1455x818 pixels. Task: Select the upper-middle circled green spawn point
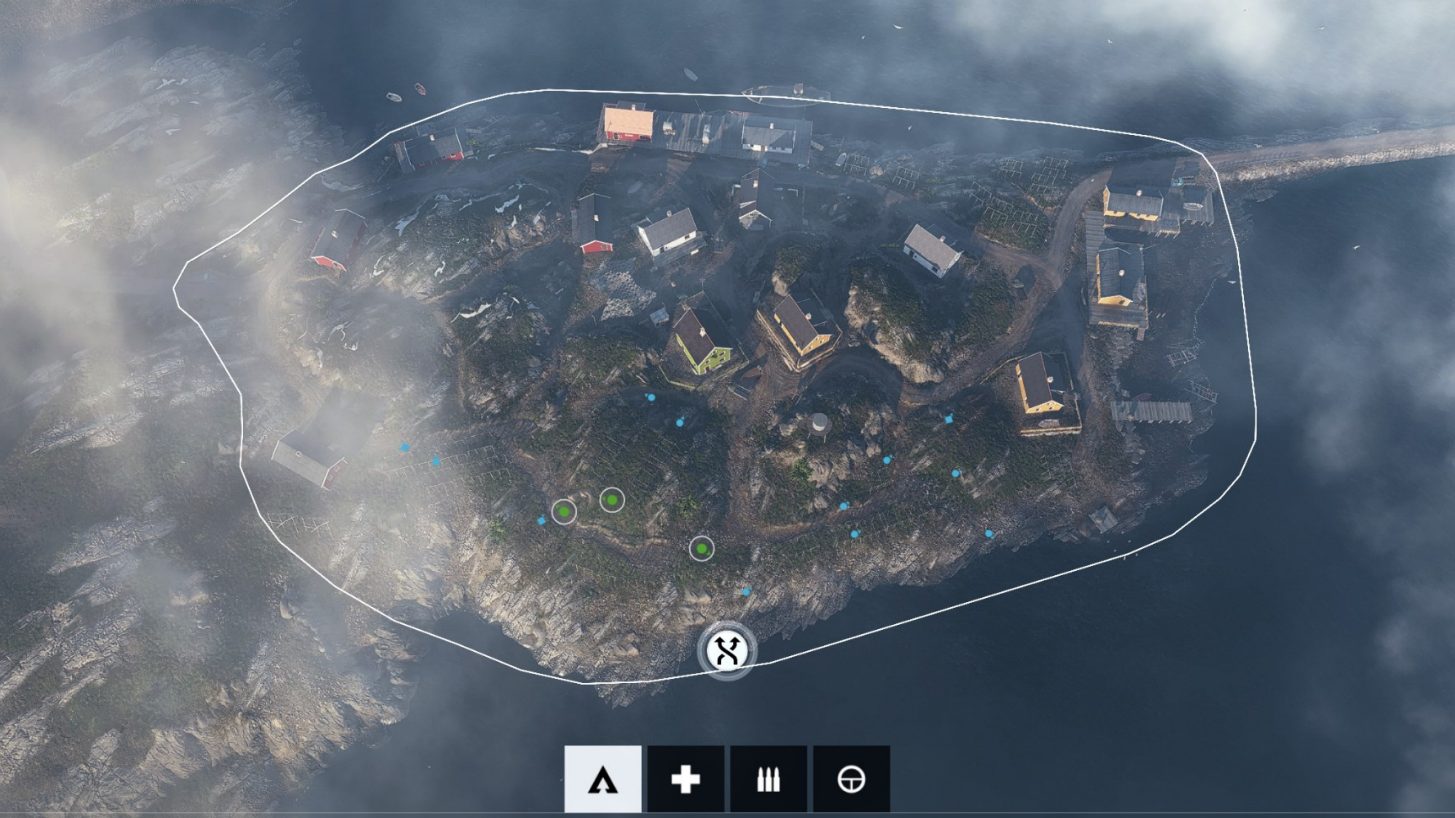tap(613, 497)
